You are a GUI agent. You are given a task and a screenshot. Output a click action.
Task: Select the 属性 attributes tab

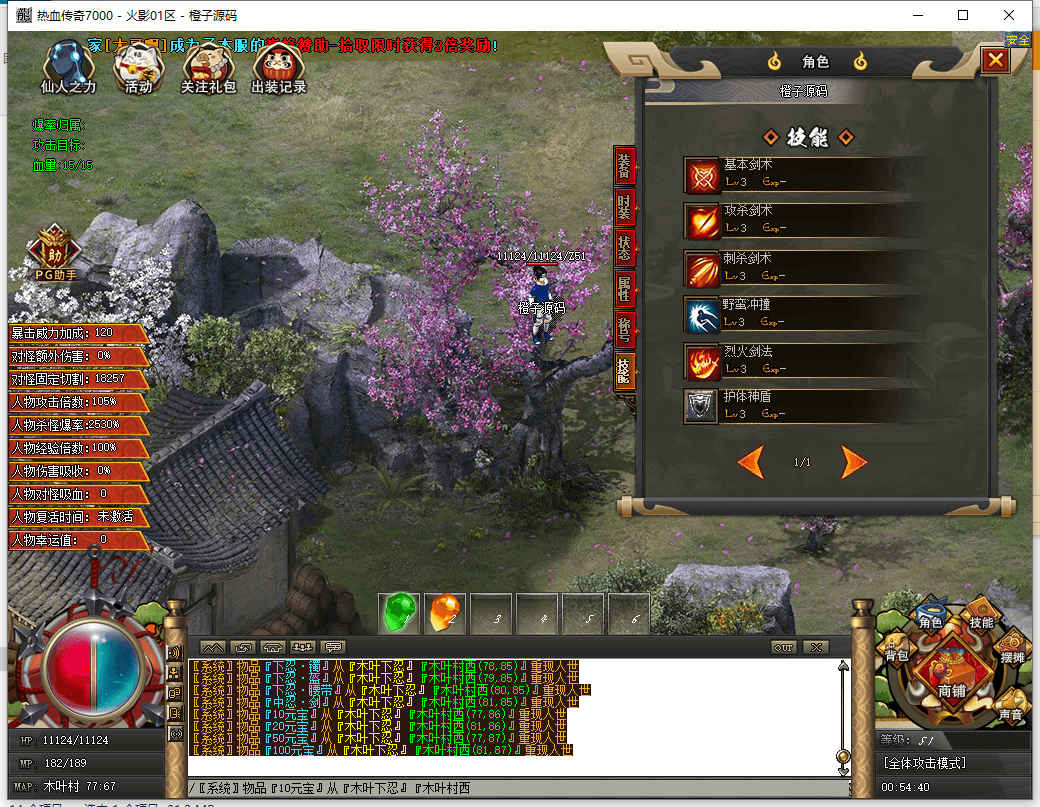click(624, 291)
